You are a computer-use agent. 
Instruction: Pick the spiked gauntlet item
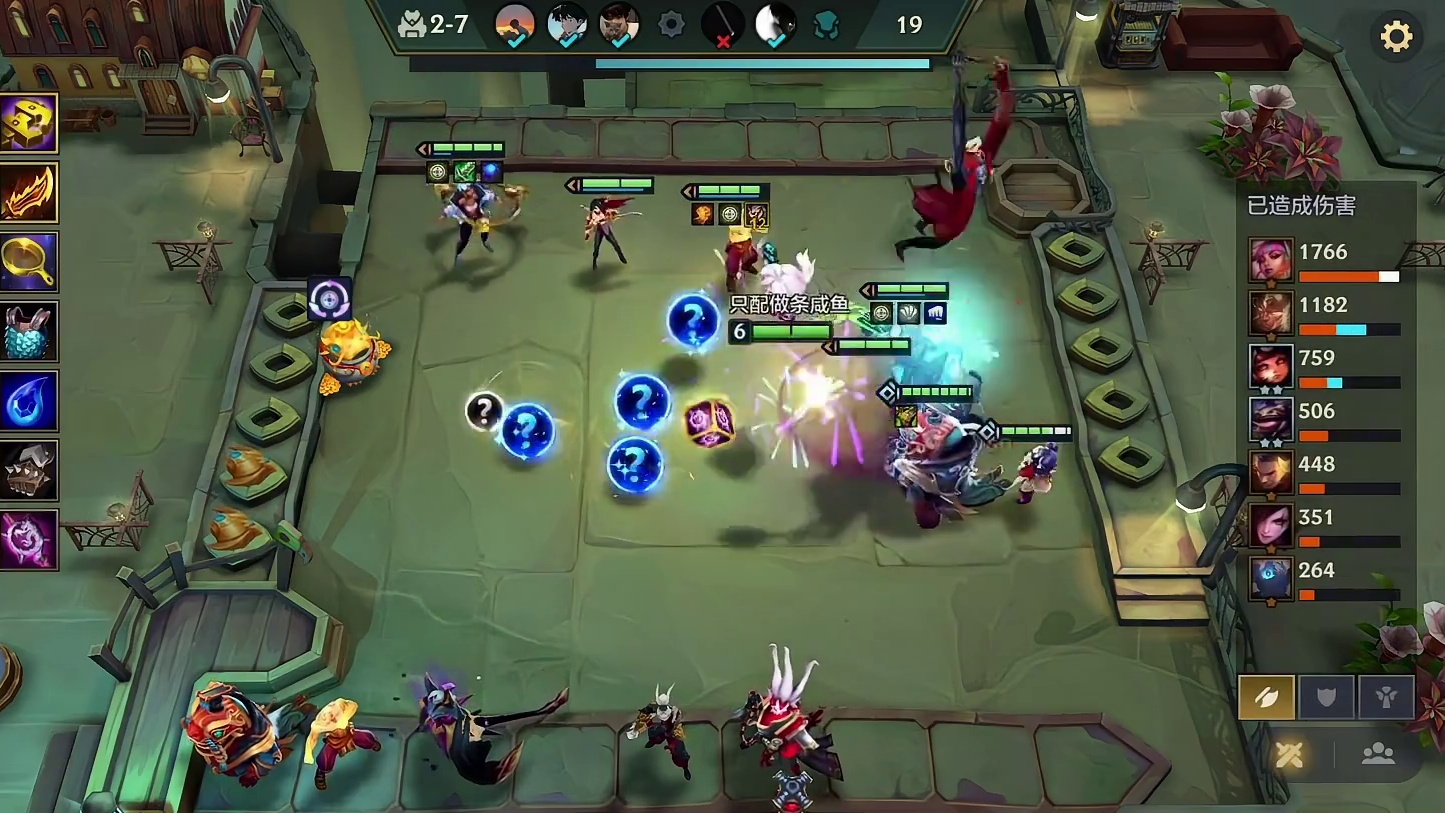(x=28, y=470)
